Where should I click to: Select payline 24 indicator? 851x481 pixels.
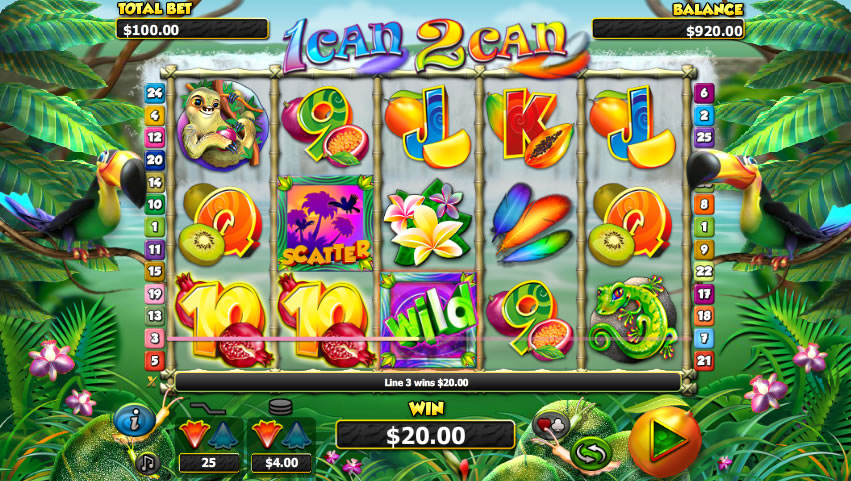(x=154, y=93)
